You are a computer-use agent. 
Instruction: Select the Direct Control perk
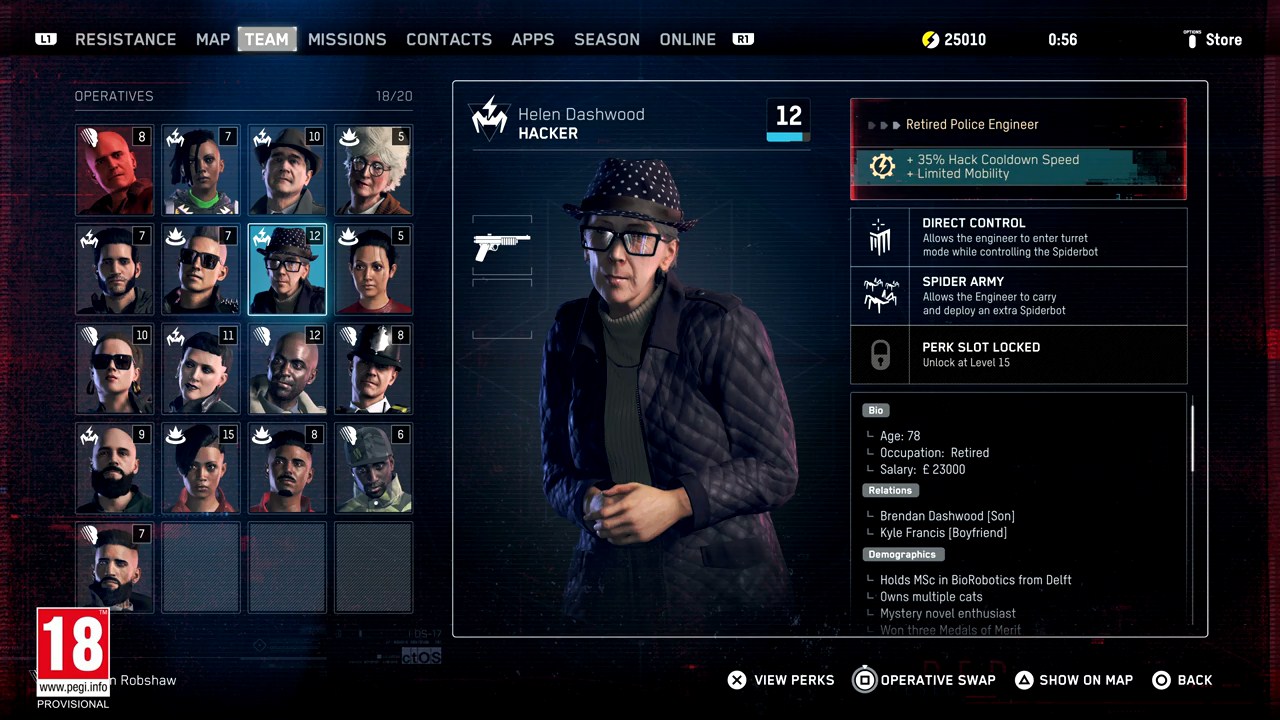pos(1018,238)
